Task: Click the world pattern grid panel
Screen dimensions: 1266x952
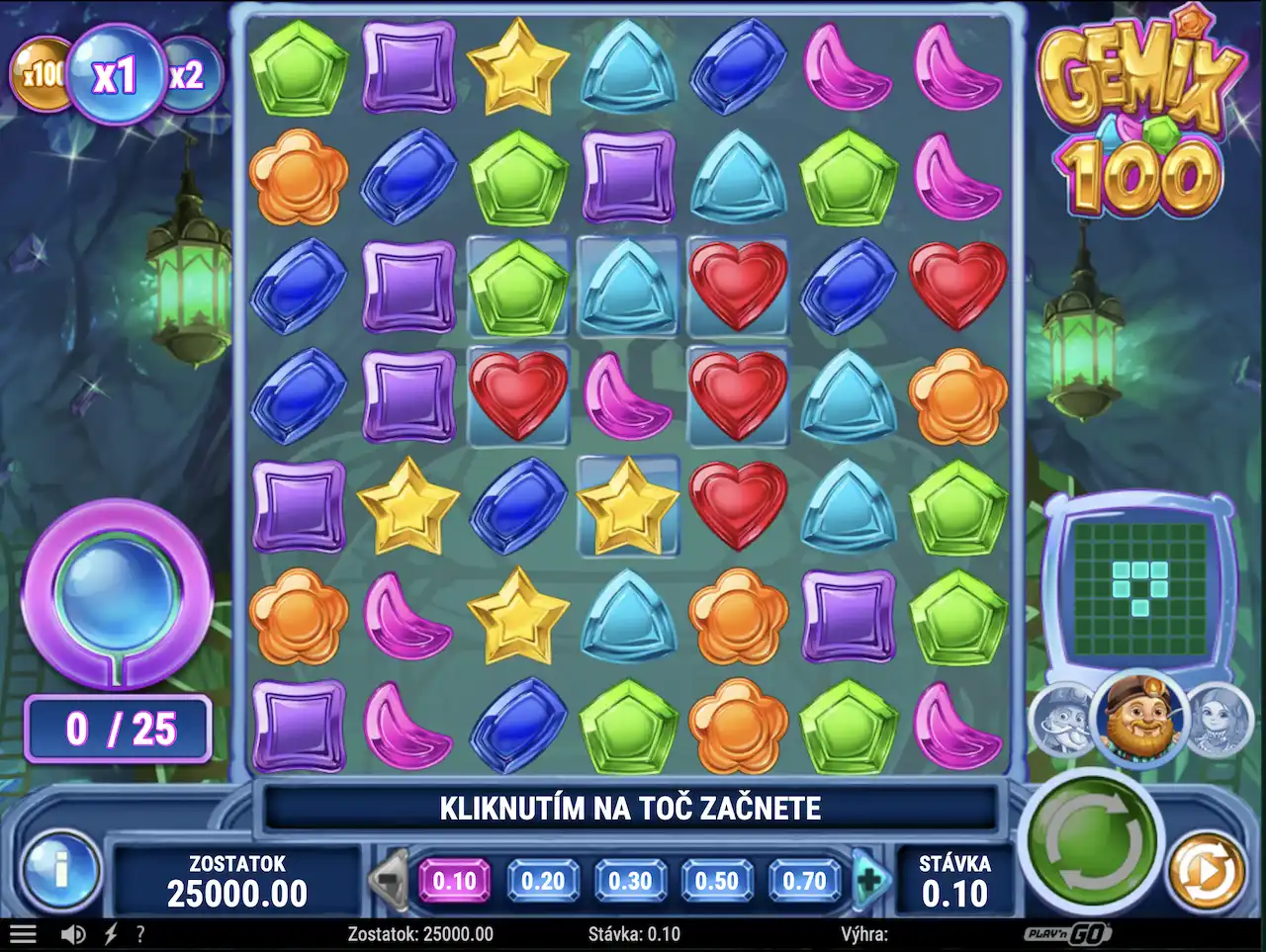Action: (x=1140, y=587)
